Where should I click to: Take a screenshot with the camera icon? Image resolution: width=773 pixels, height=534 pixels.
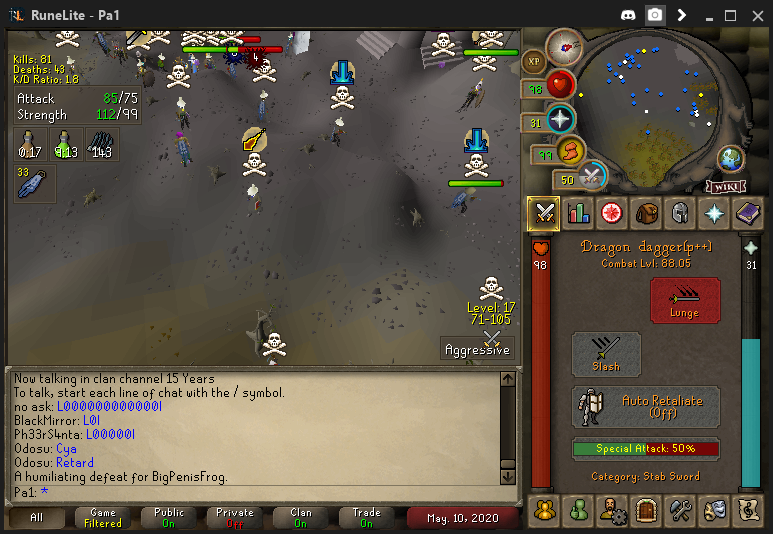click(655, 15)
